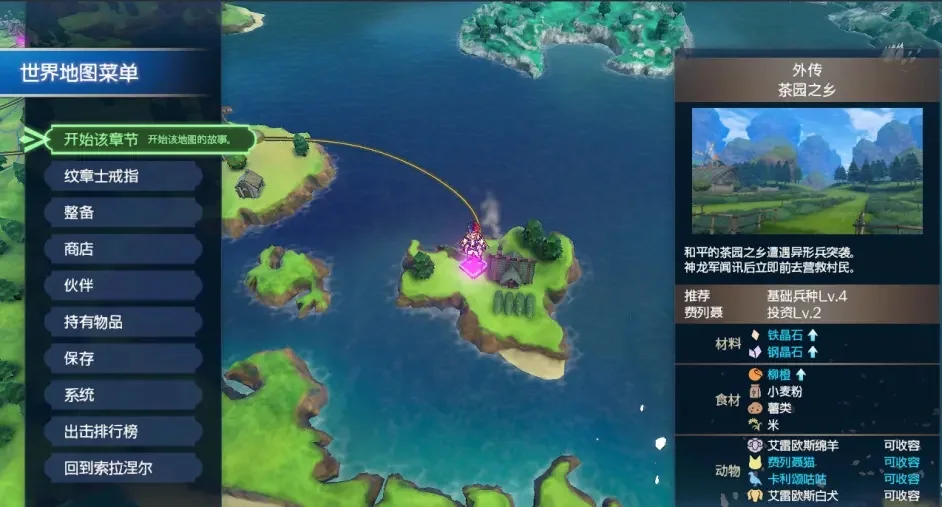
Task: Select the pink map node marker
Action: pyautogui.click(x=472, y=266)
